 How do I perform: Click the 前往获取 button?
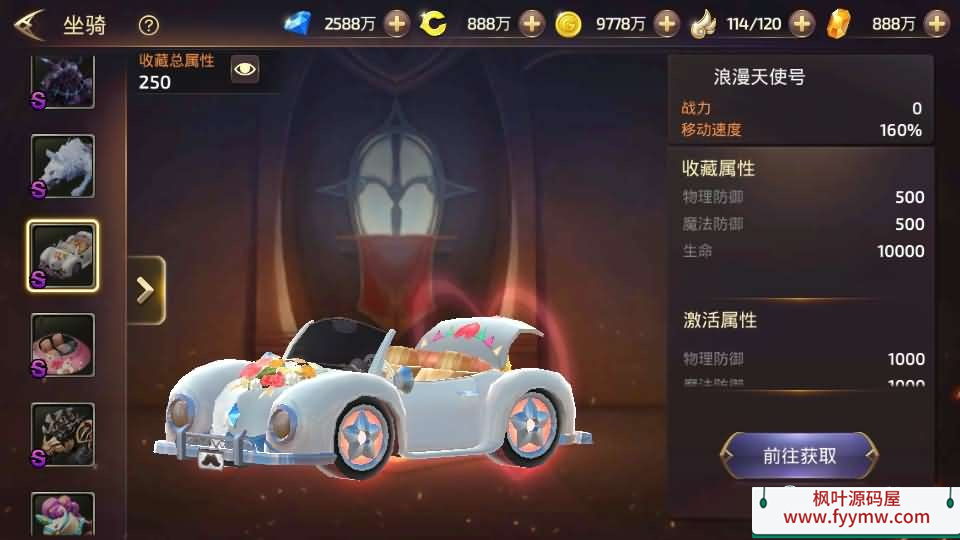tap(799, 456)
